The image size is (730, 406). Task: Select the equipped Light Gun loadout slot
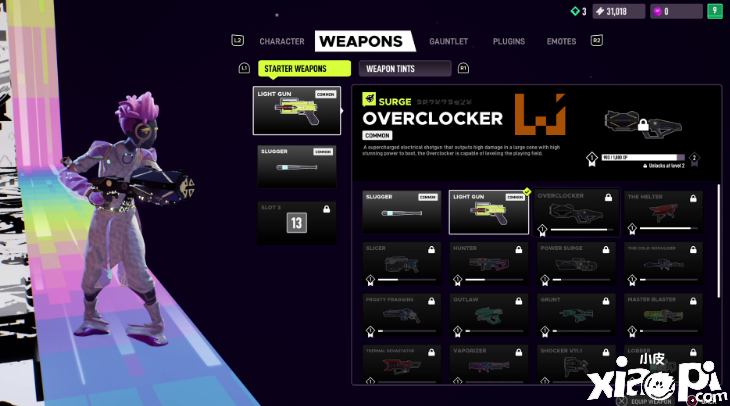click(x=296, y=110)
